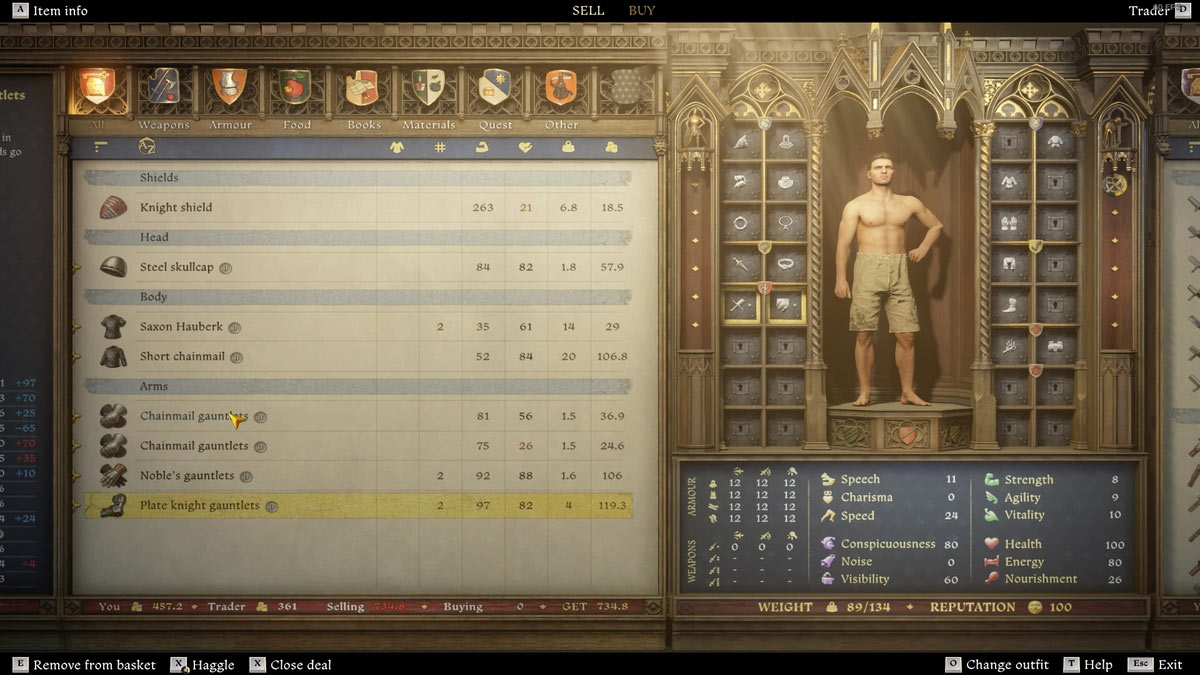Pick the Noble's gauntlets row

point(187,476)
